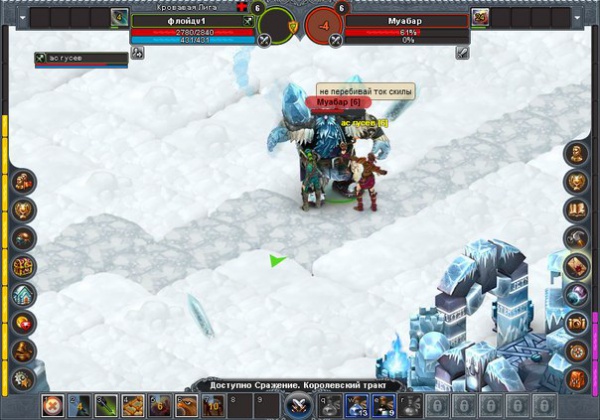Open the maze pattern icon on left sidebar
Screen dimensions: 600x420
(x=23, y=266)
